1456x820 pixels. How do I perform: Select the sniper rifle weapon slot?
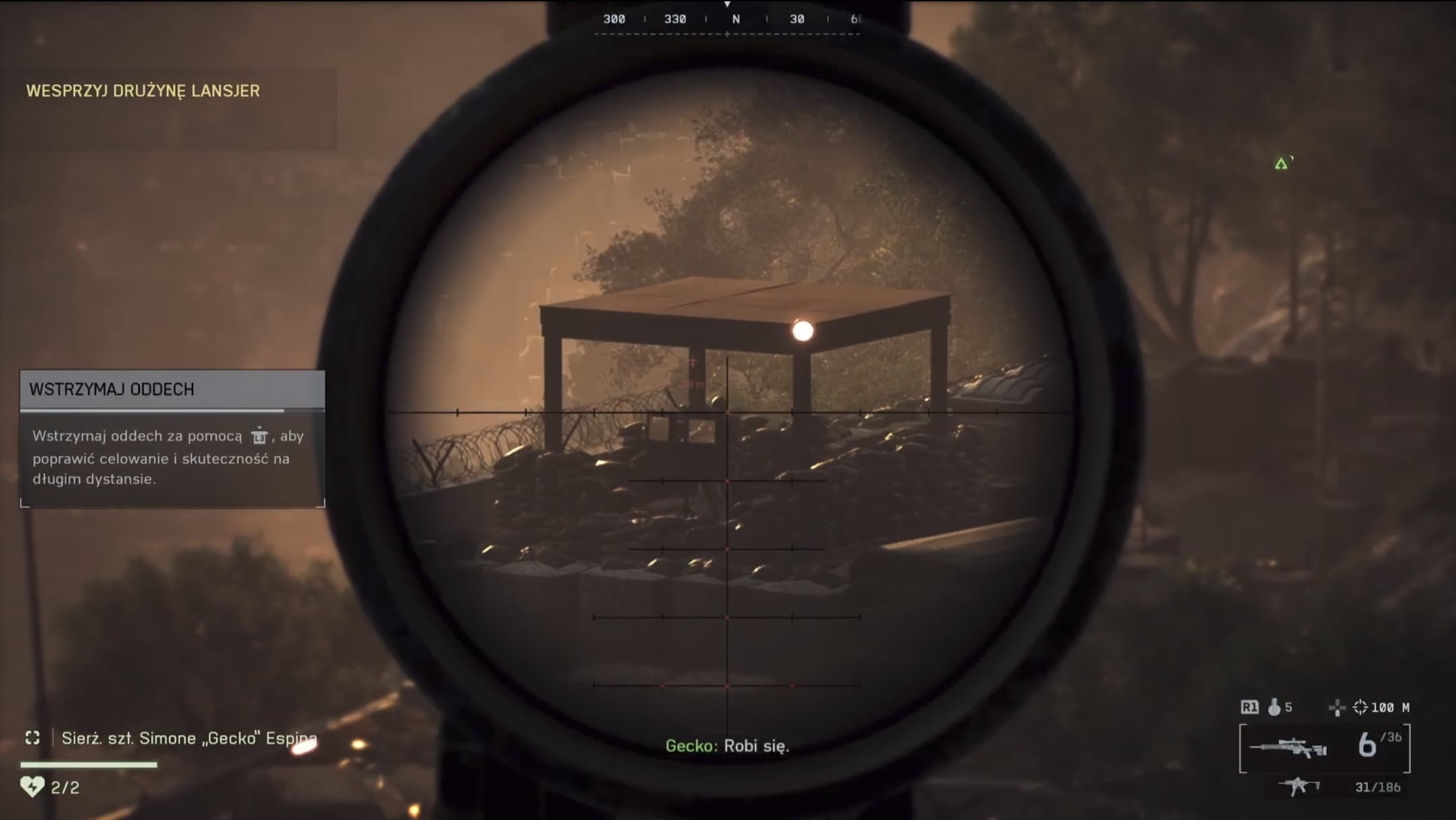[1288, 748]
